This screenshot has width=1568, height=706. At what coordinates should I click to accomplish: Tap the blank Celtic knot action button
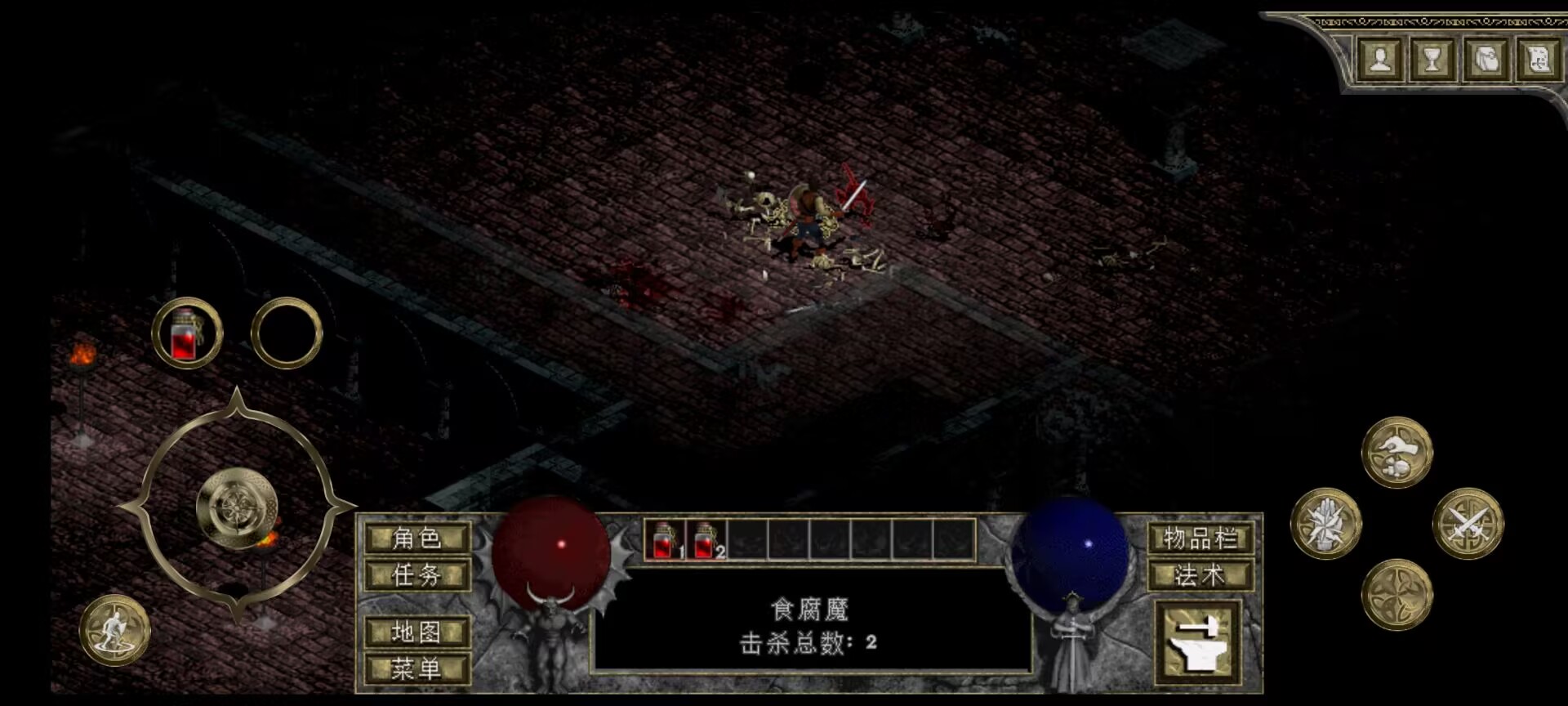[1396, 595]
